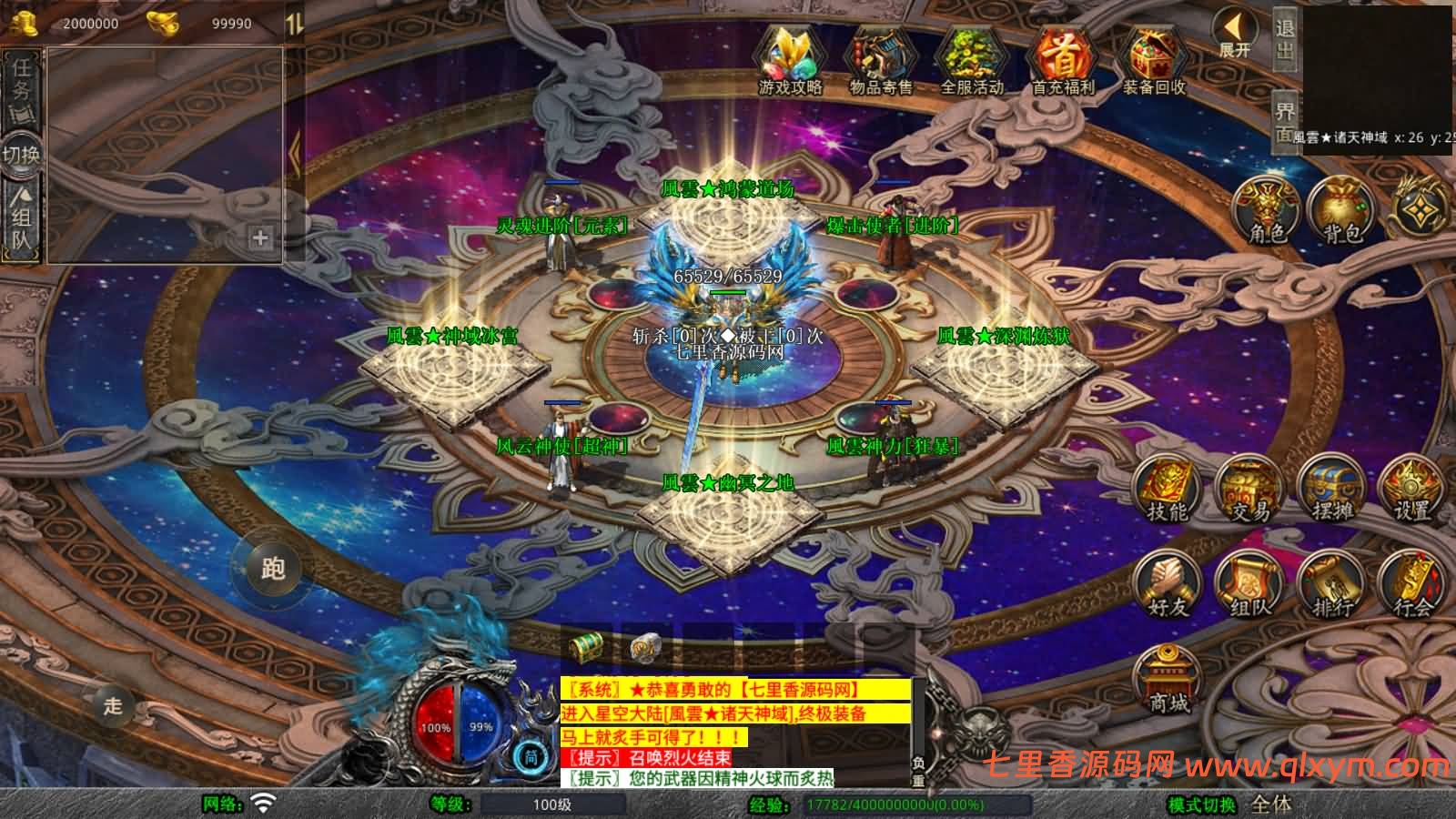Open the 背包 backpack
This screenshot has height=819, width=1456.
tap(1341, 211)
